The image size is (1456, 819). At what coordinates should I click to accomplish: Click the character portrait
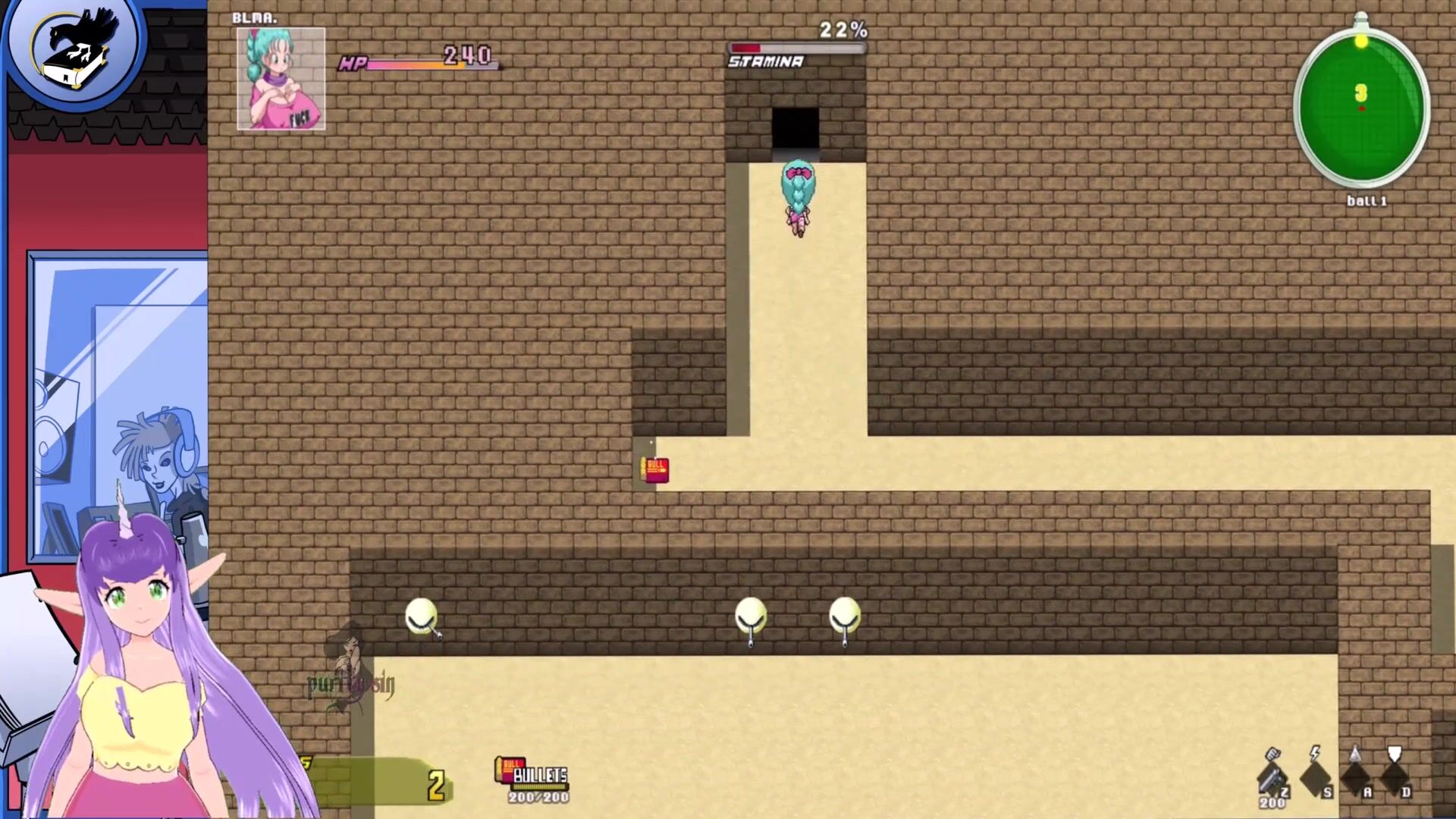281,79
